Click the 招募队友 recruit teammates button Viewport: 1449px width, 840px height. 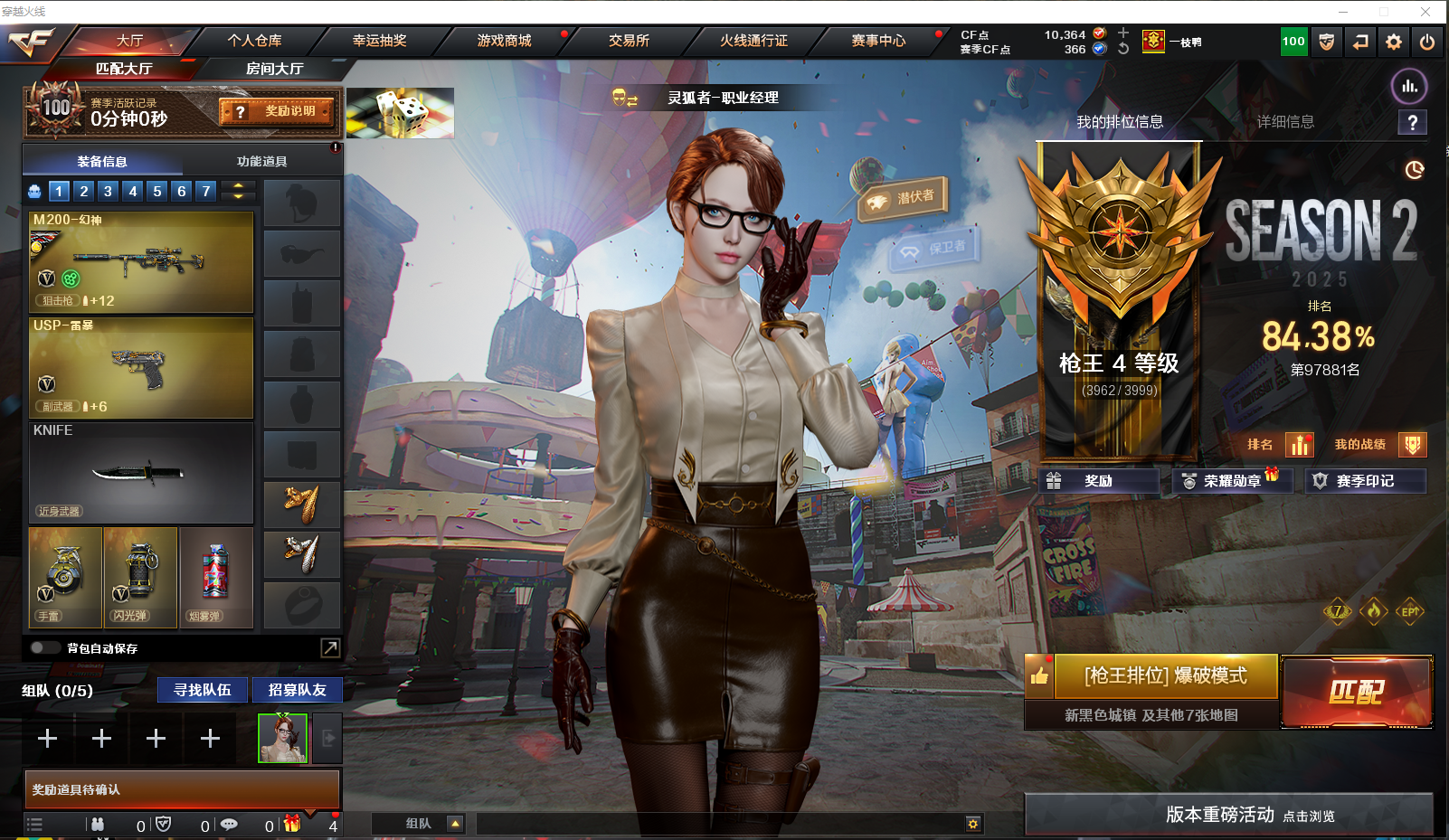point(297,690)
